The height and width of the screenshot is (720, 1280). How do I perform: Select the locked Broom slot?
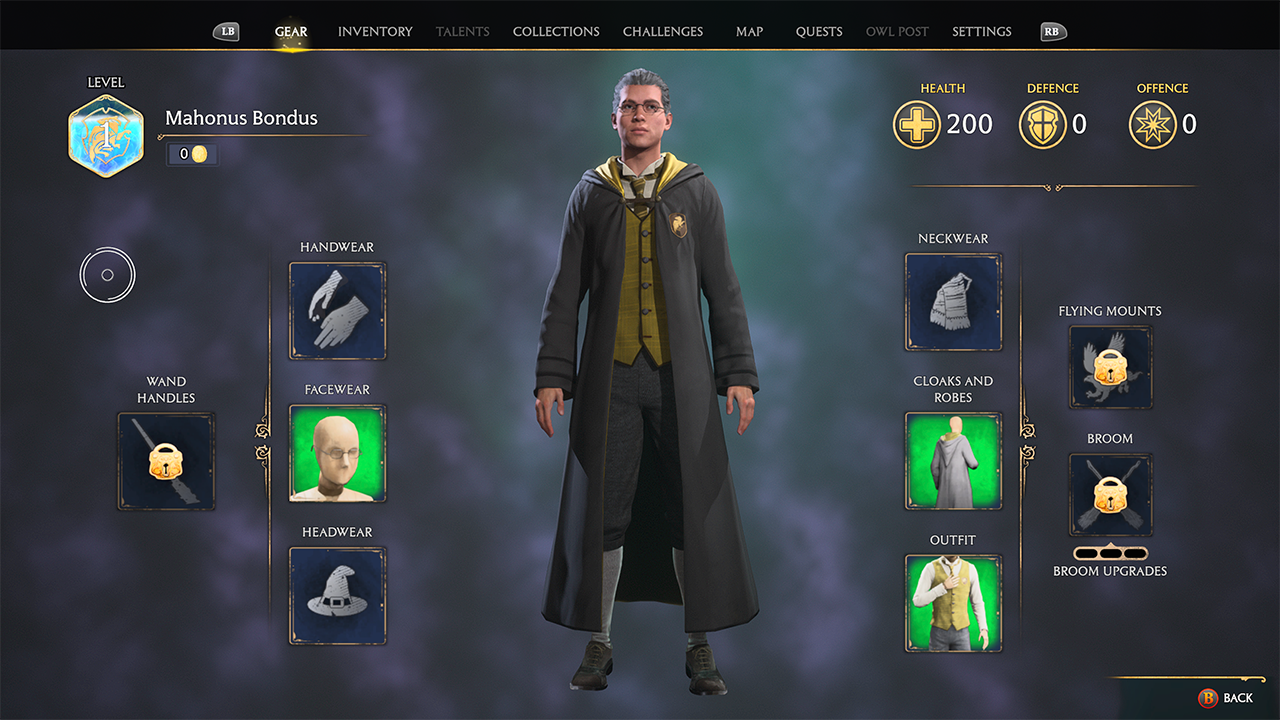[x=1110, y=494]
